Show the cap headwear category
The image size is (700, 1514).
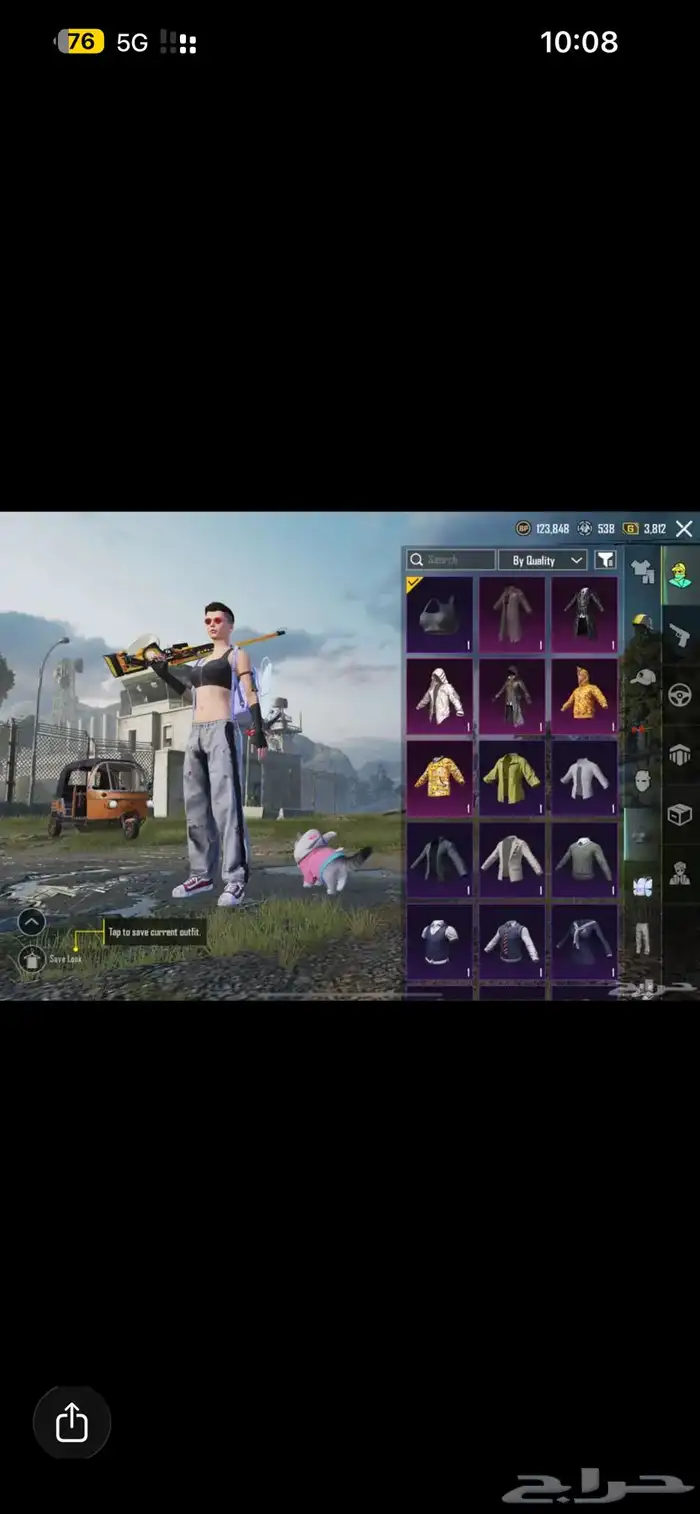(x=642, y=677)
